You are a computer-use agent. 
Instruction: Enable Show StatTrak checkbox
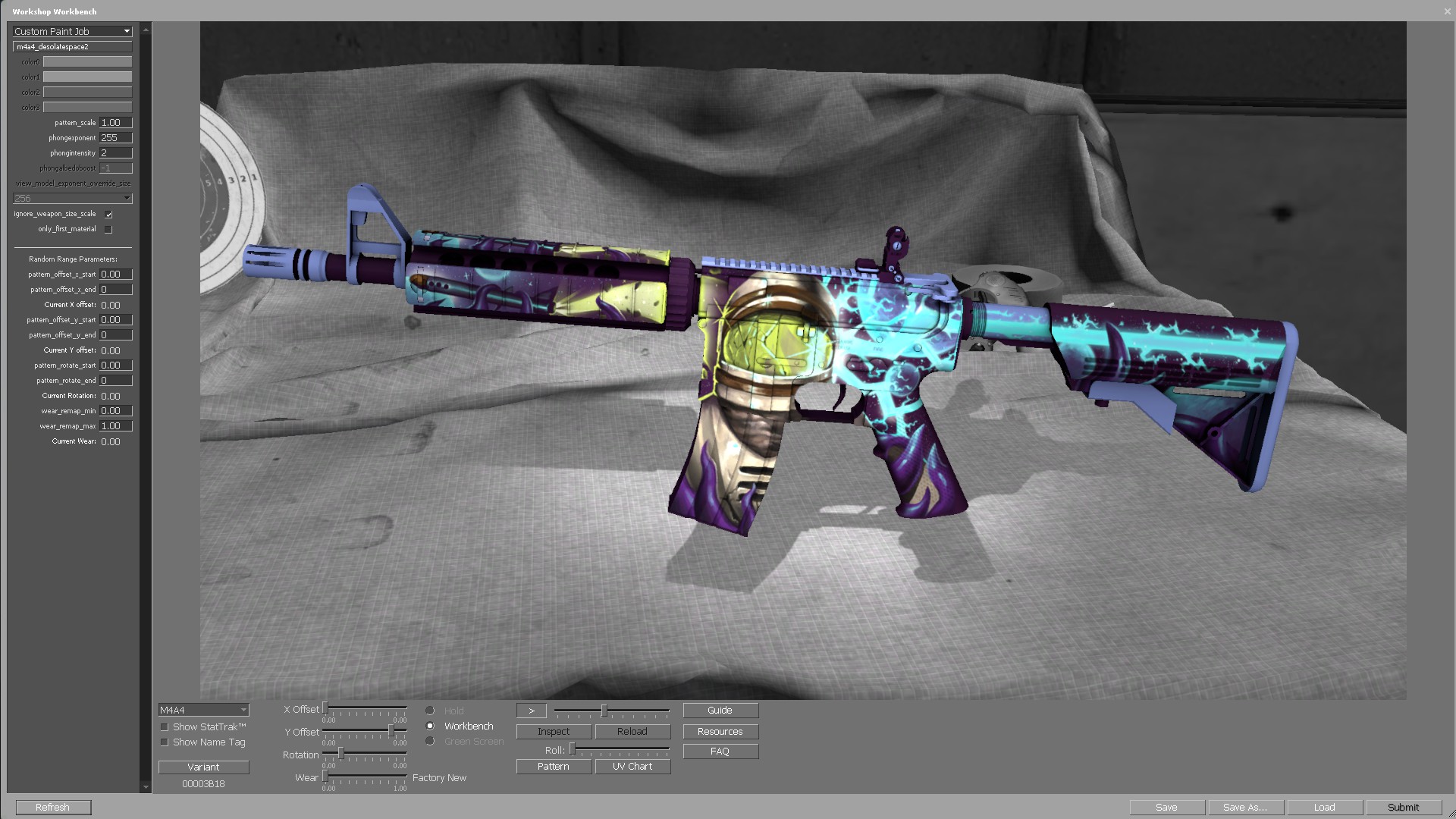pyautogui.click(x=165, y=727)
